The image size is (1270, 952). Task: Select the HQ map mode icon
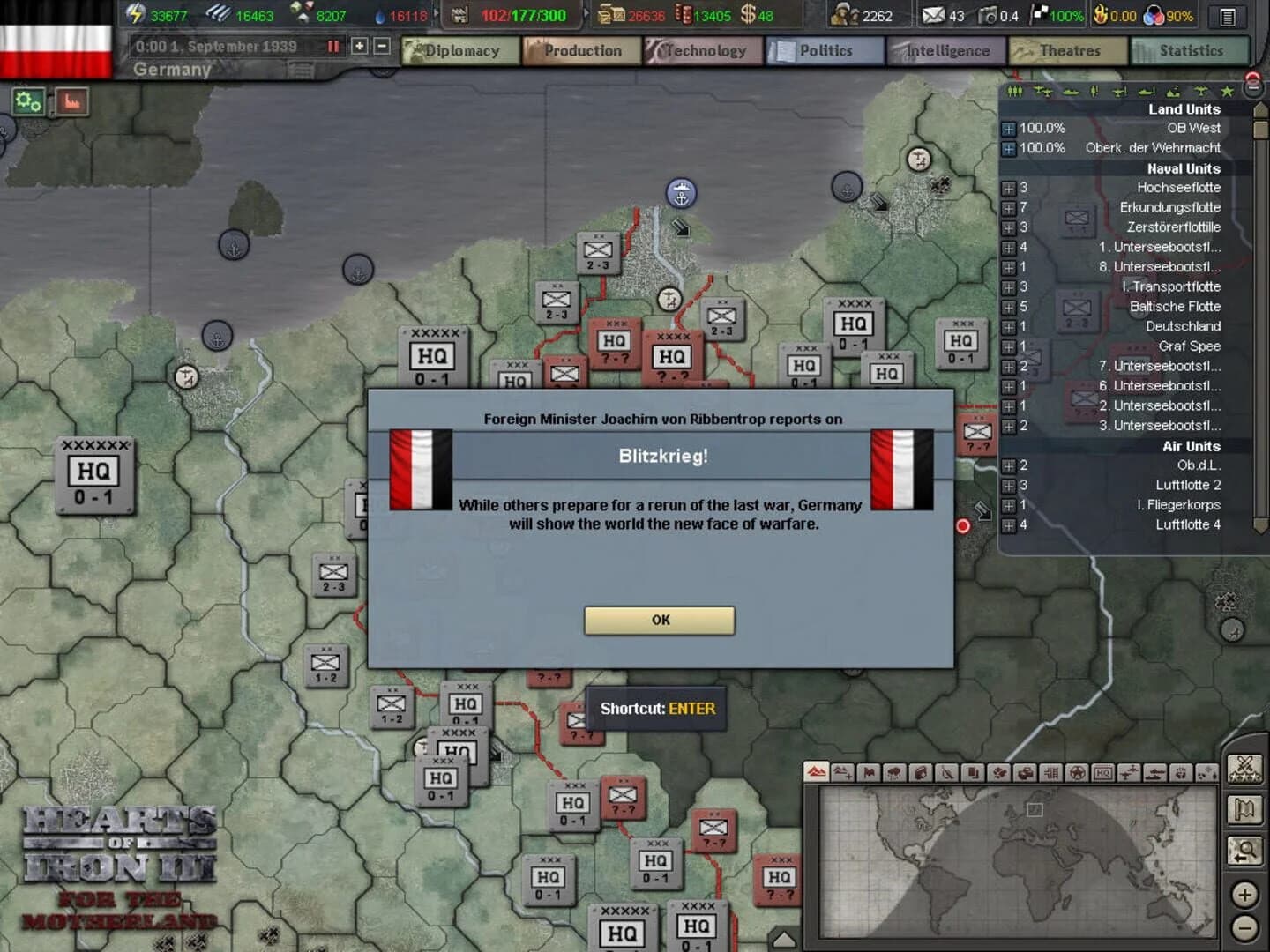pos(1102,773)
